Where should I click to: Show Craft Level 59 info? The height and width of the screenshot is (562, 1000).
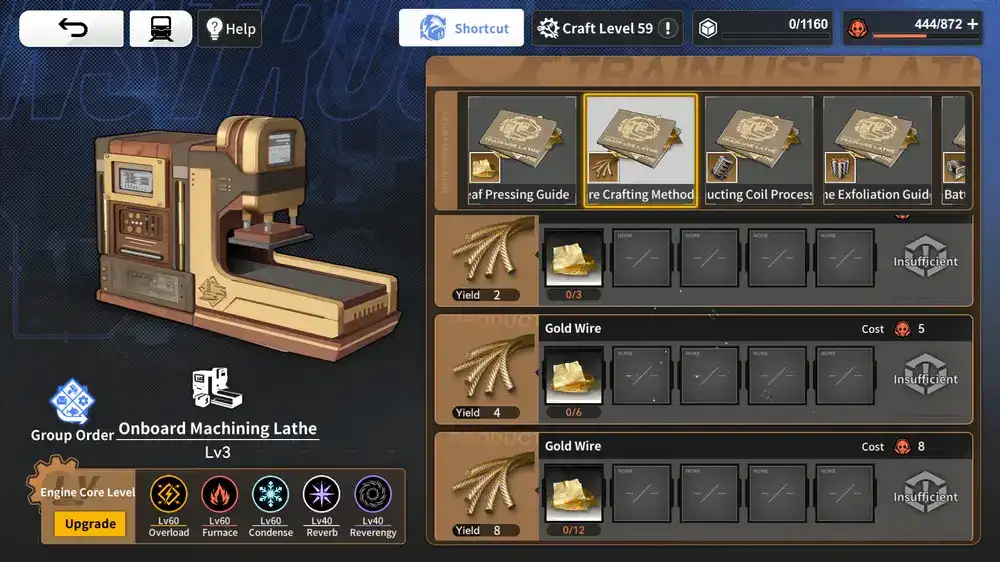609,28
